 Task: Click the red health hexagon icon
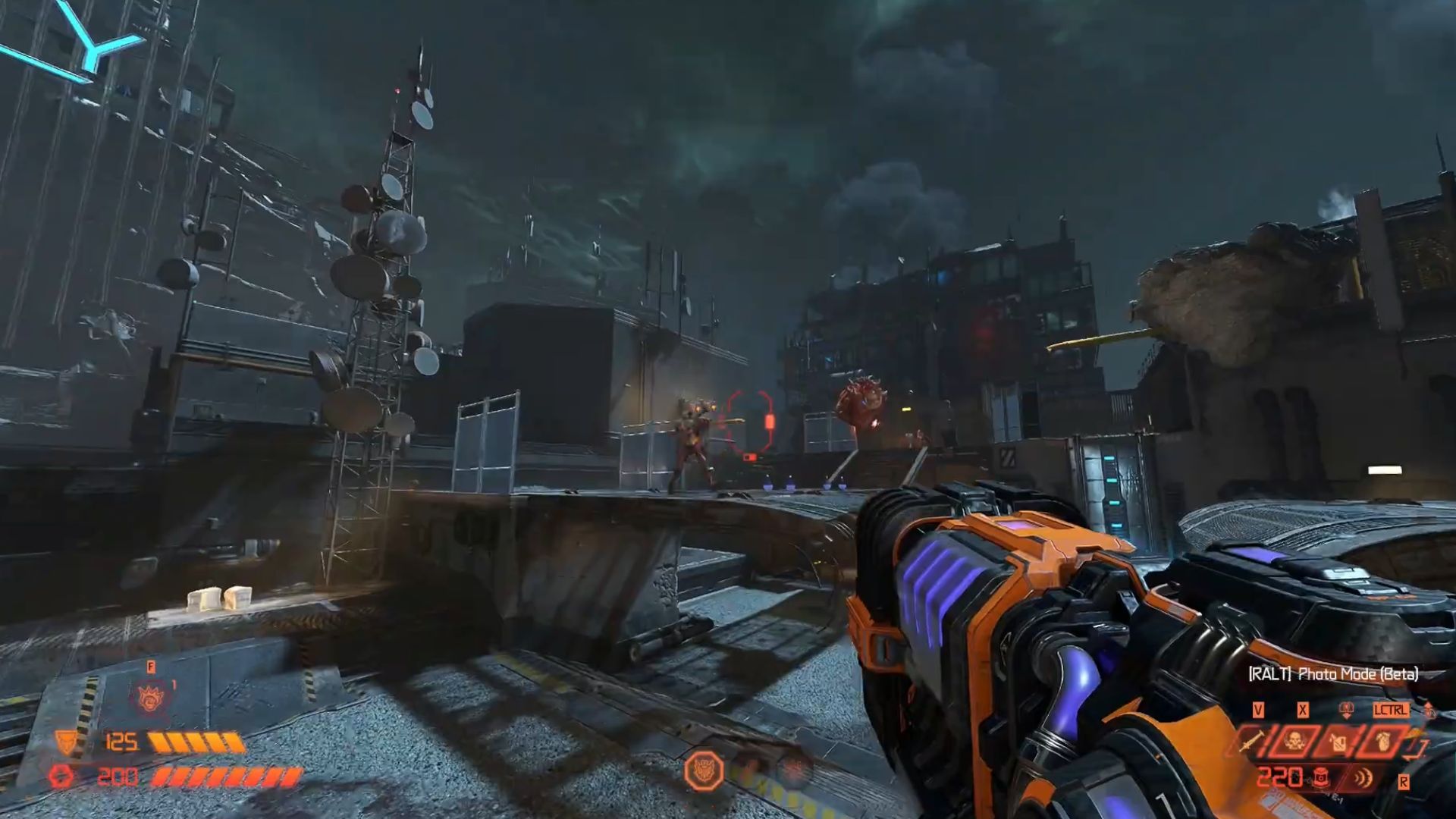[61, 777]
